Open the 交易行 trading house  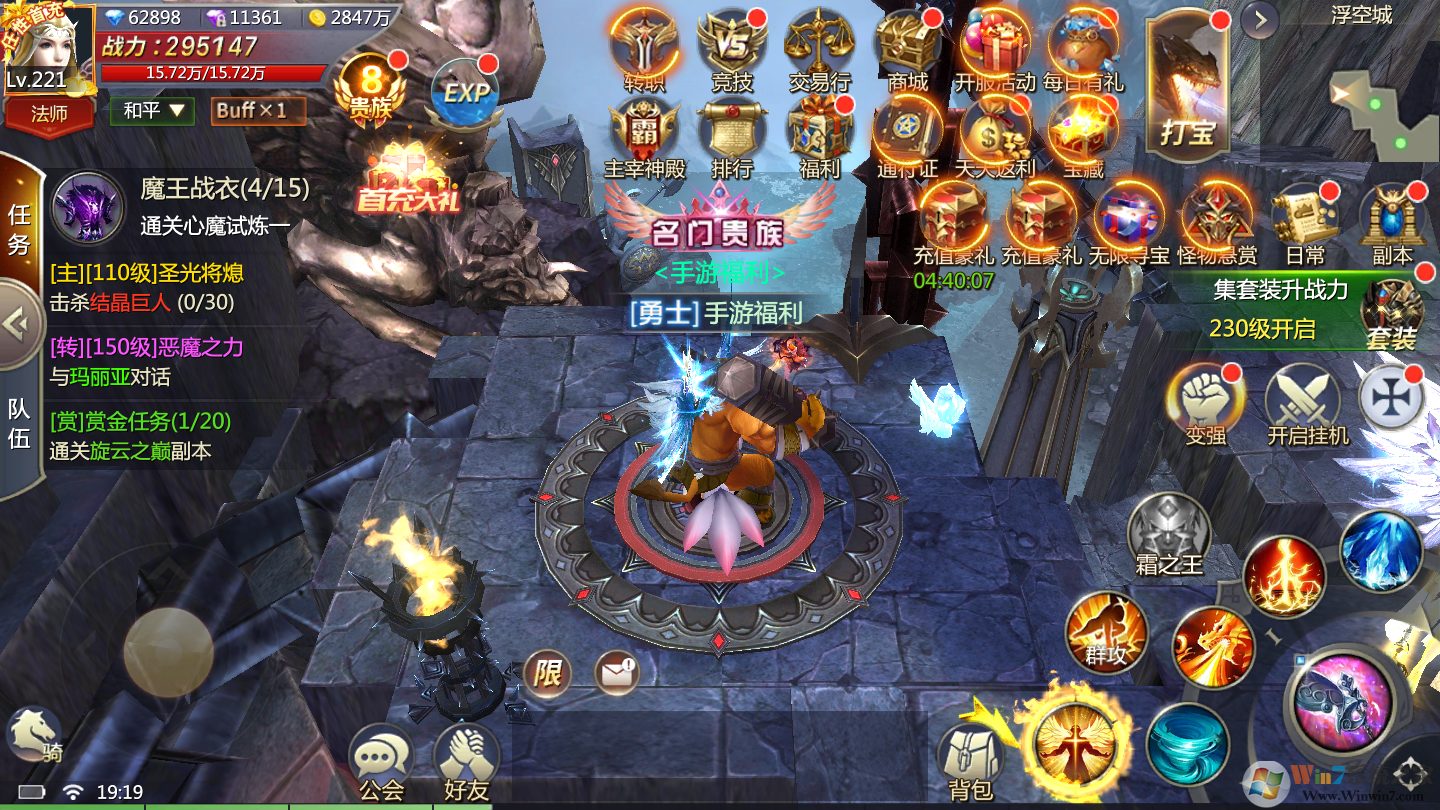pos(819,45)
